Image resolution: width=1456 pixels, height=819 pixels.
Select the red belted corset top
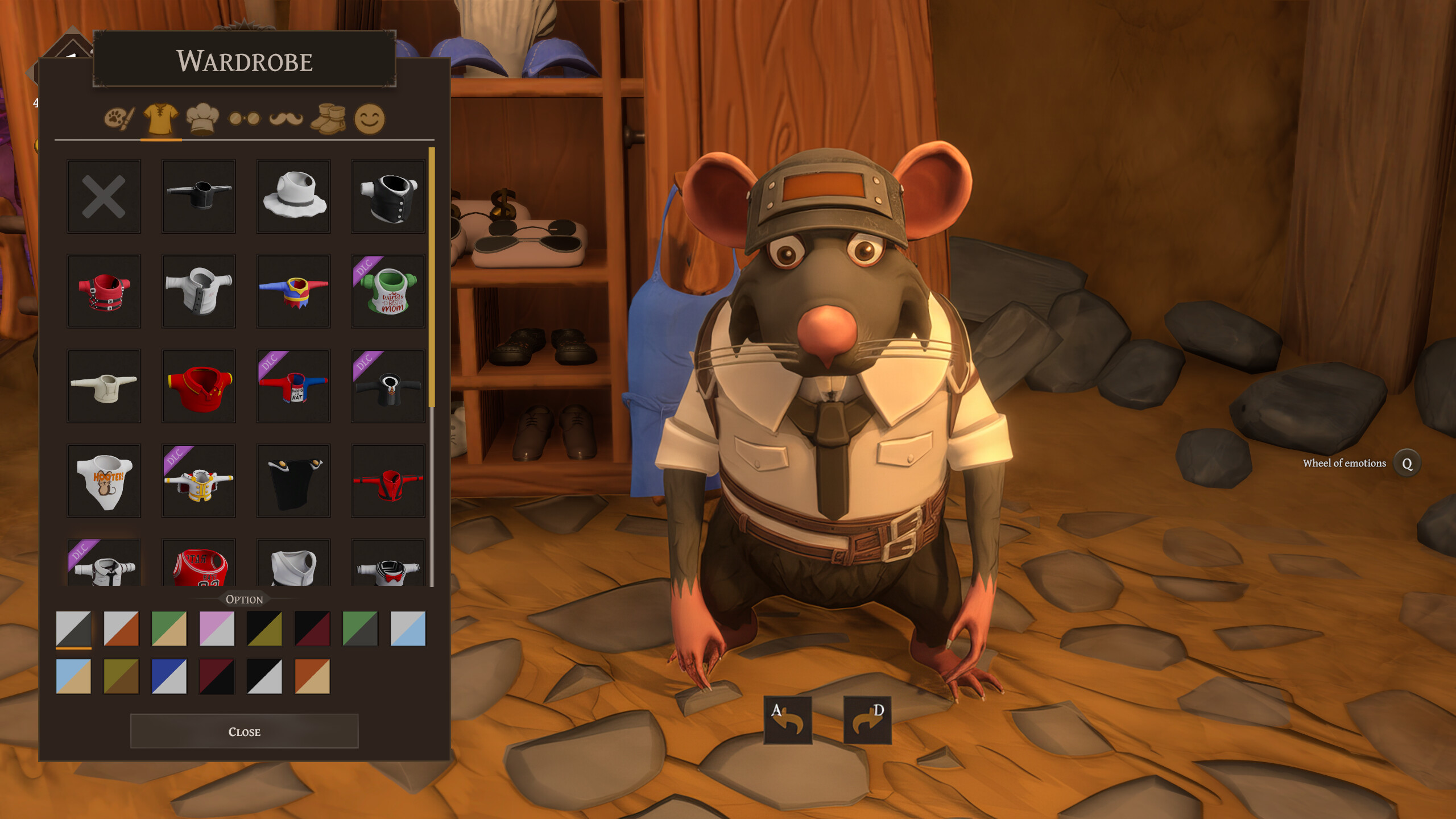[104, 291]
